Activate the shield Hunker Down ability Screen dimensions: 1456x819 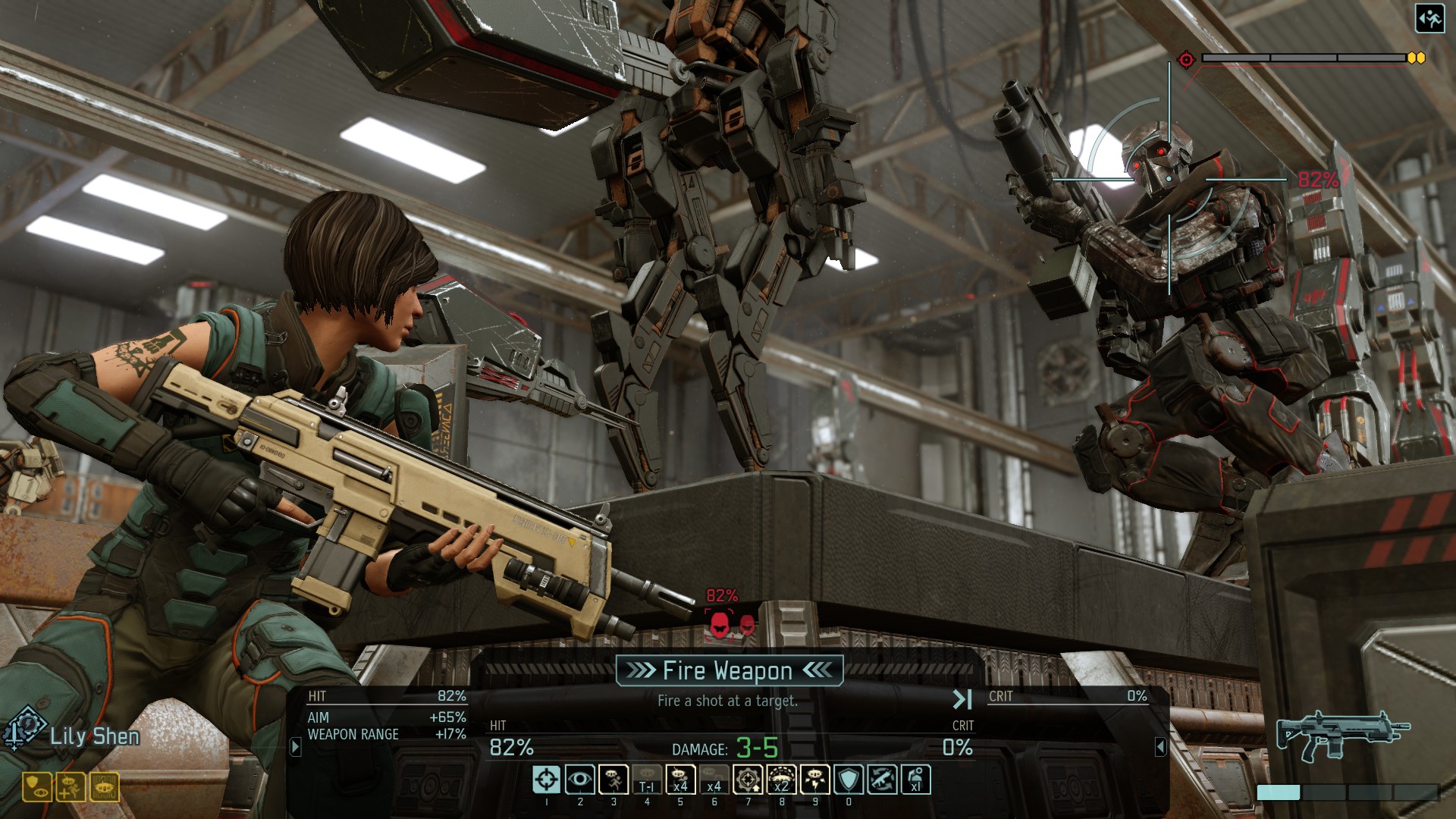[849, 780]
